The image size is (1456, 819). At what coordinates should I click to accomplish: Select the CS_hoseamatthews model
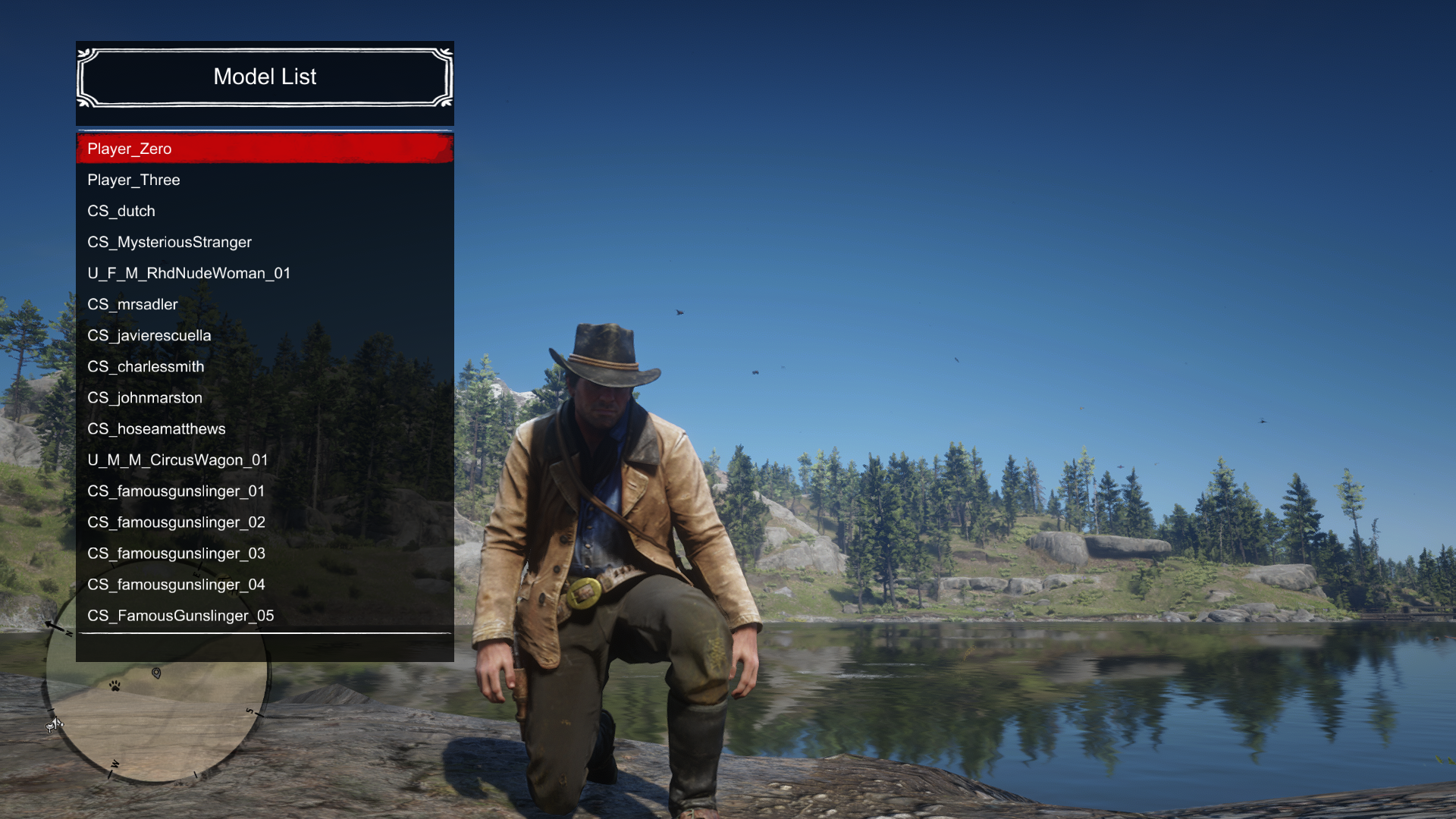coord(265,428)
